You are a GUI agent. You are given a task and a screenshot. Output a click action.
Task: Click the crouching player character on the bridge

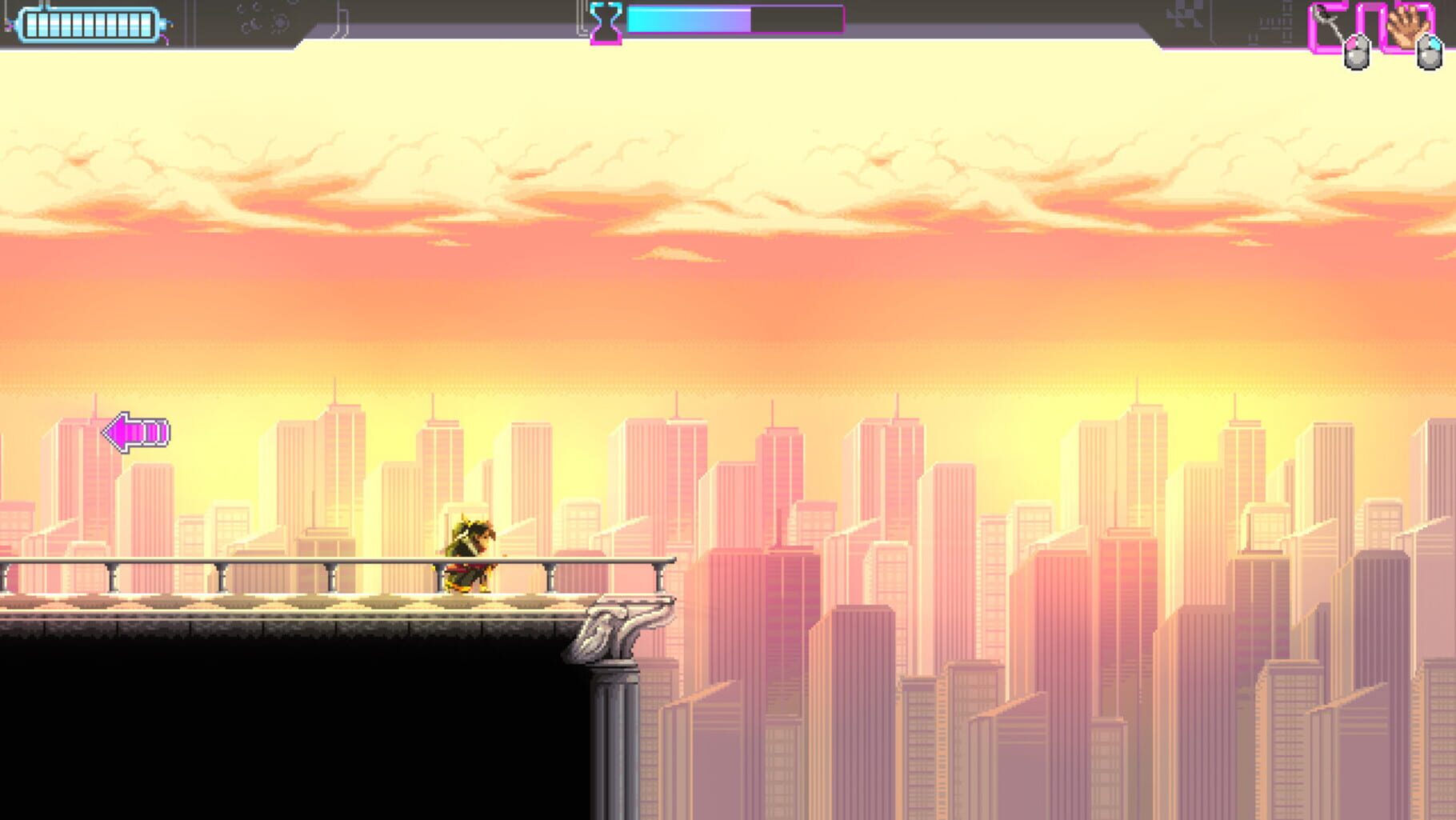[x=470, y=552]
